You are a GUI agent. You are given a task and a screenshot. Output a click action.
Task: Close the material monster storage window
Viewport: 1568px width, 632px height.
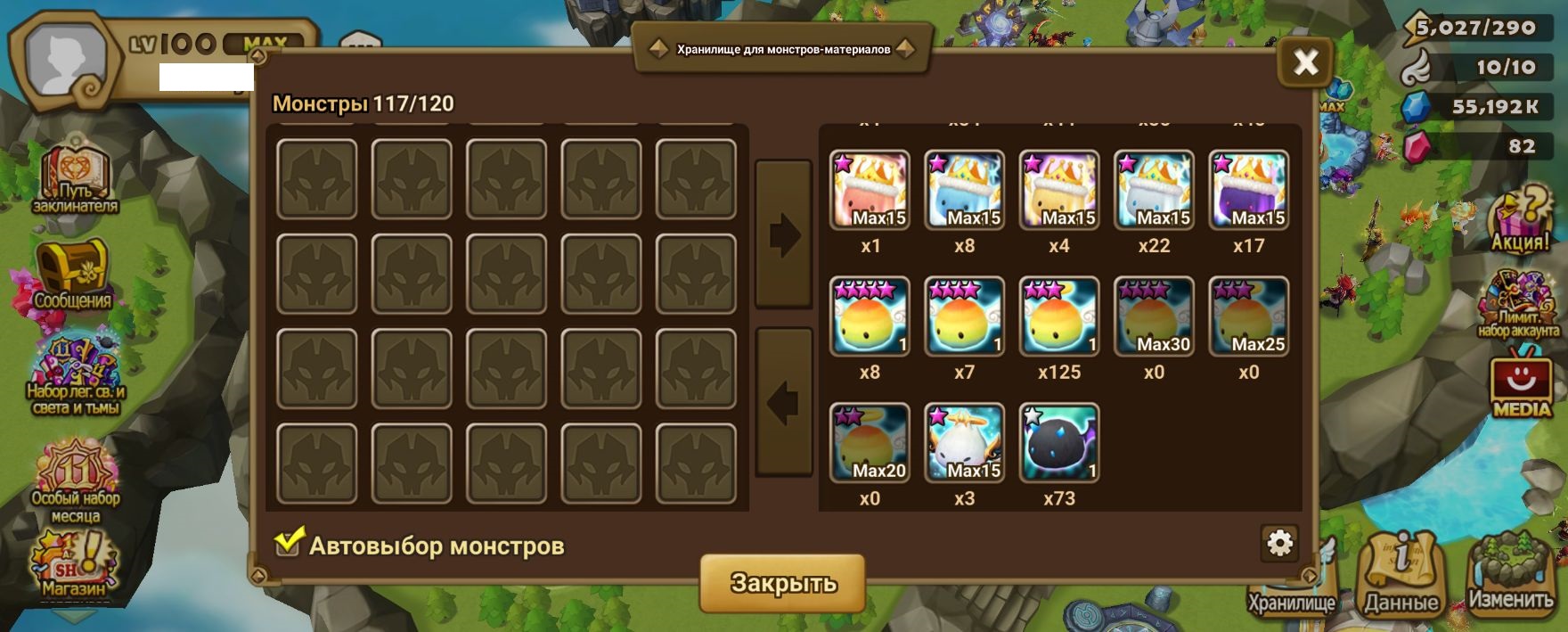[1305, 62]
